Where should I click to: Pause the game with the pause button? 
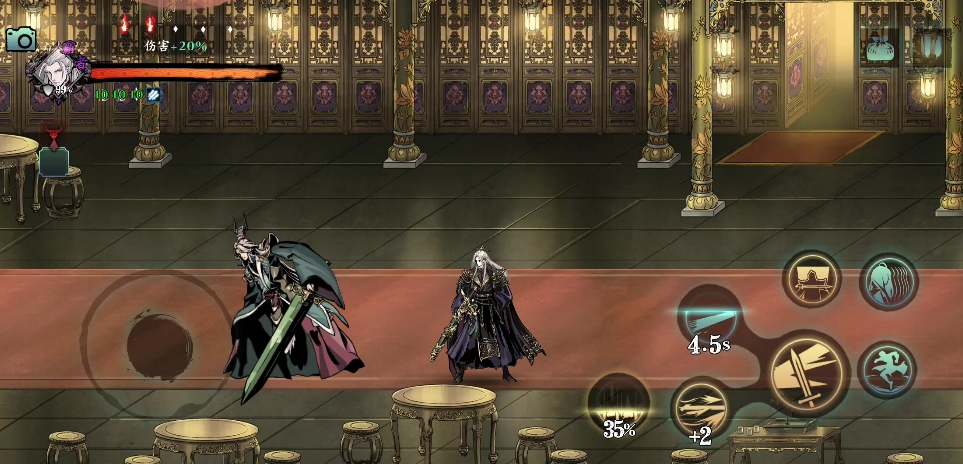(x=931, y=48)
